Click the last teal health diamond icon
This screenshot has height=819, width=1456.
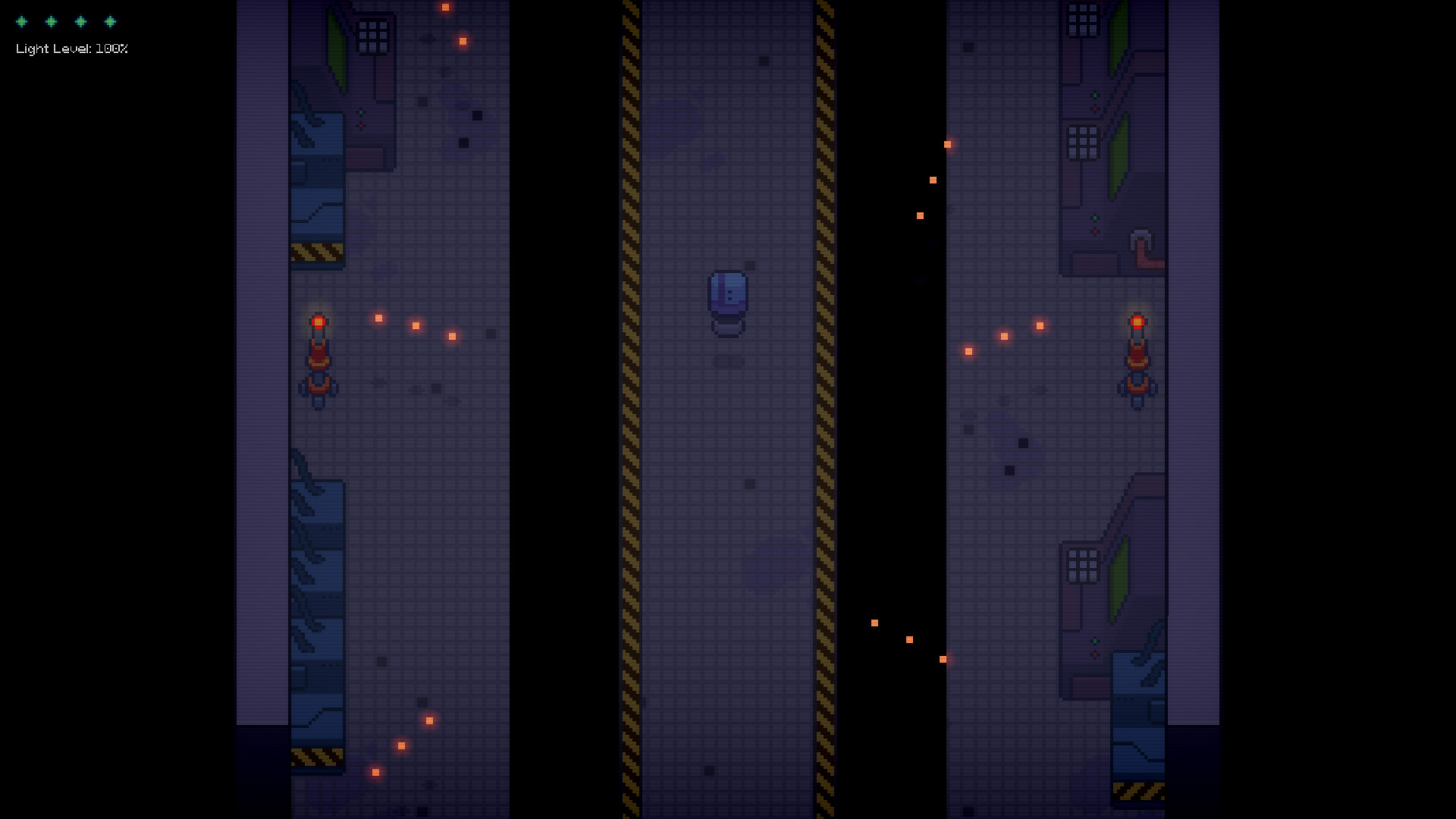point(111,22)
